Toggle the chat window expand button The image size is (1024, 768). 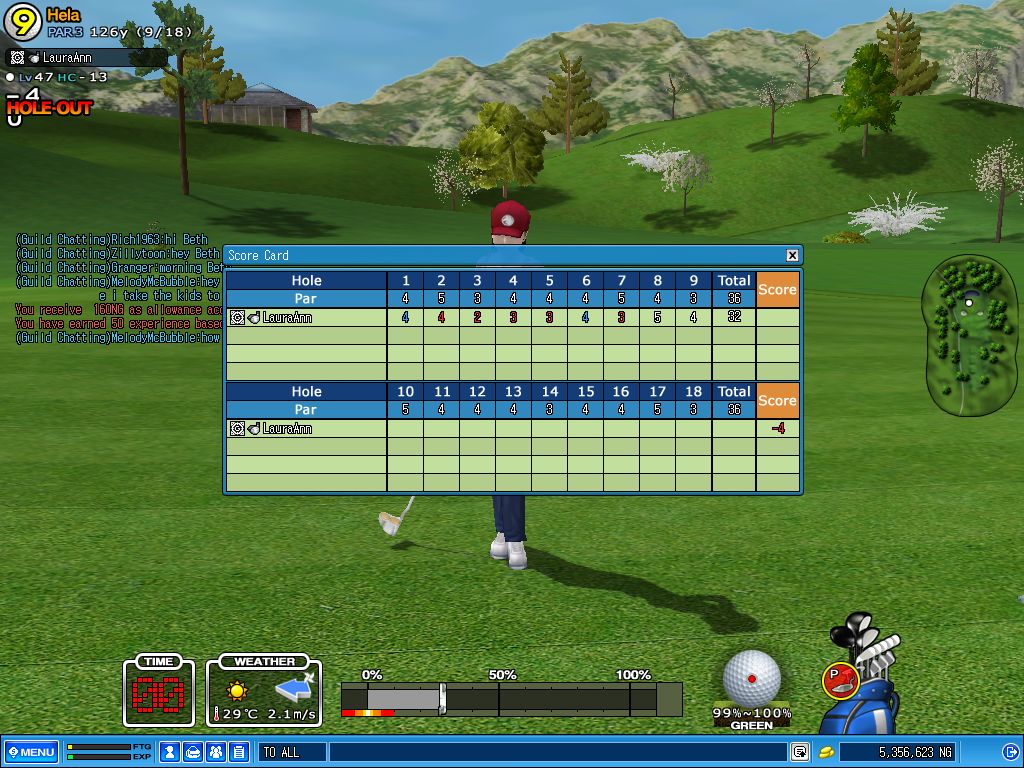pos(800,752)
